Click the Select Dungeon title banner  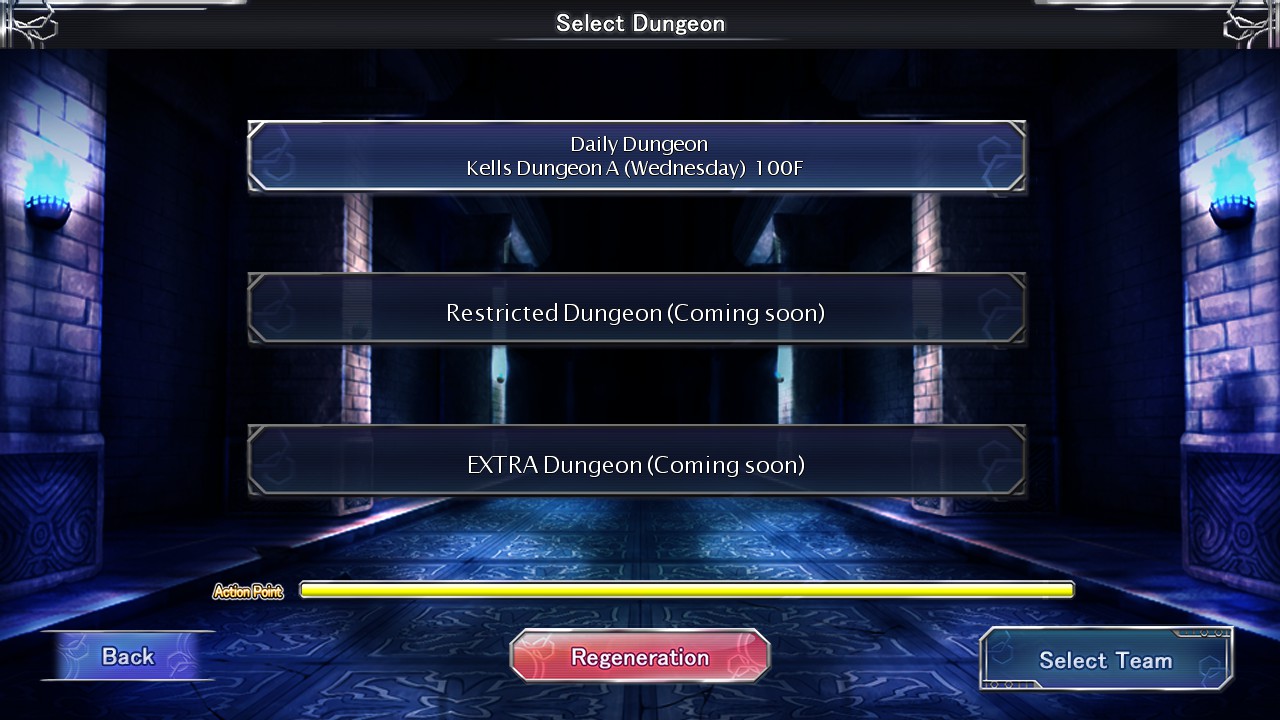(x=639, y=23)
